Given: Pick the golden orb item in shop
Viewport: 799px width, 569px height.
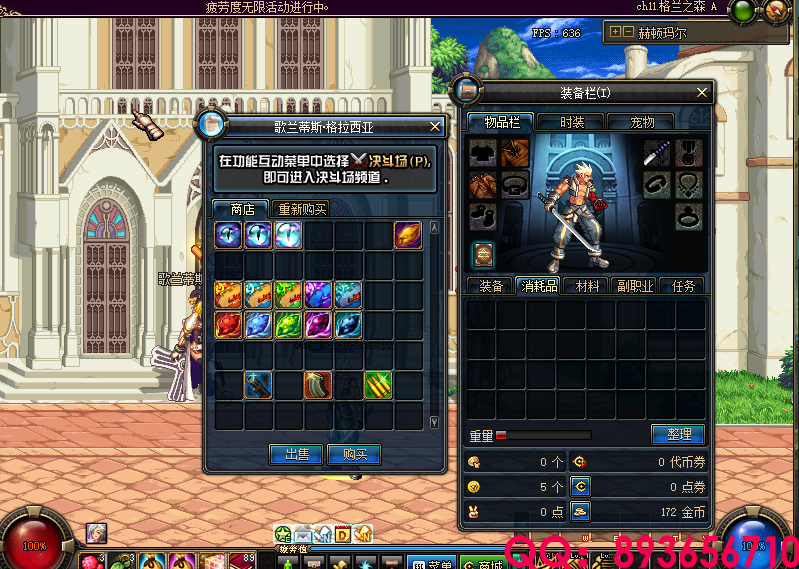Looking at the screenshot, I should [407, 235].
